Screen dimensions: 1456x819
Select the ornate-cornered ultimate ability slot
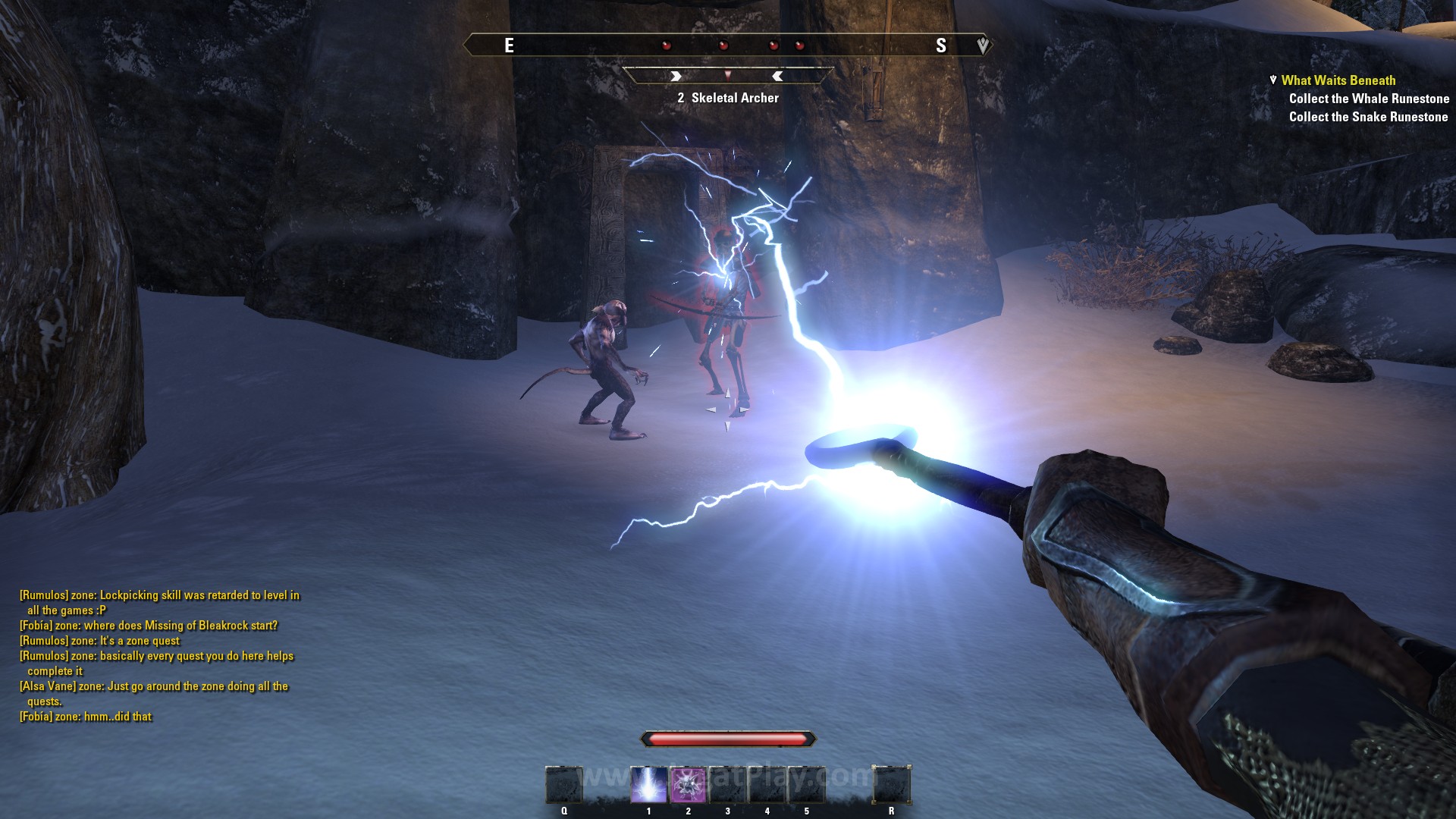point(891,785)
